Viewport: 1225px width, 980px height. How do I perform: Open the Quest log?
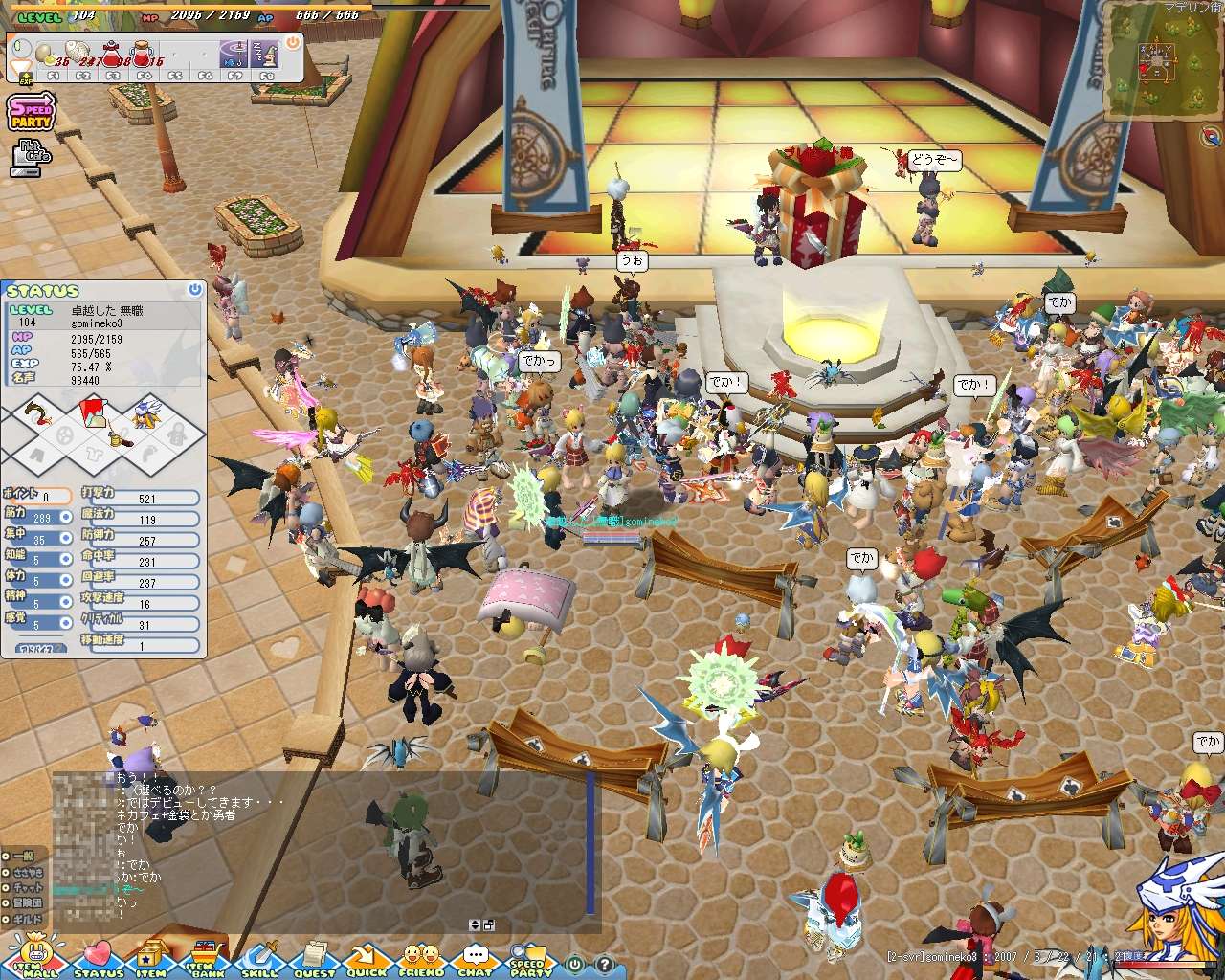point(314,957)
